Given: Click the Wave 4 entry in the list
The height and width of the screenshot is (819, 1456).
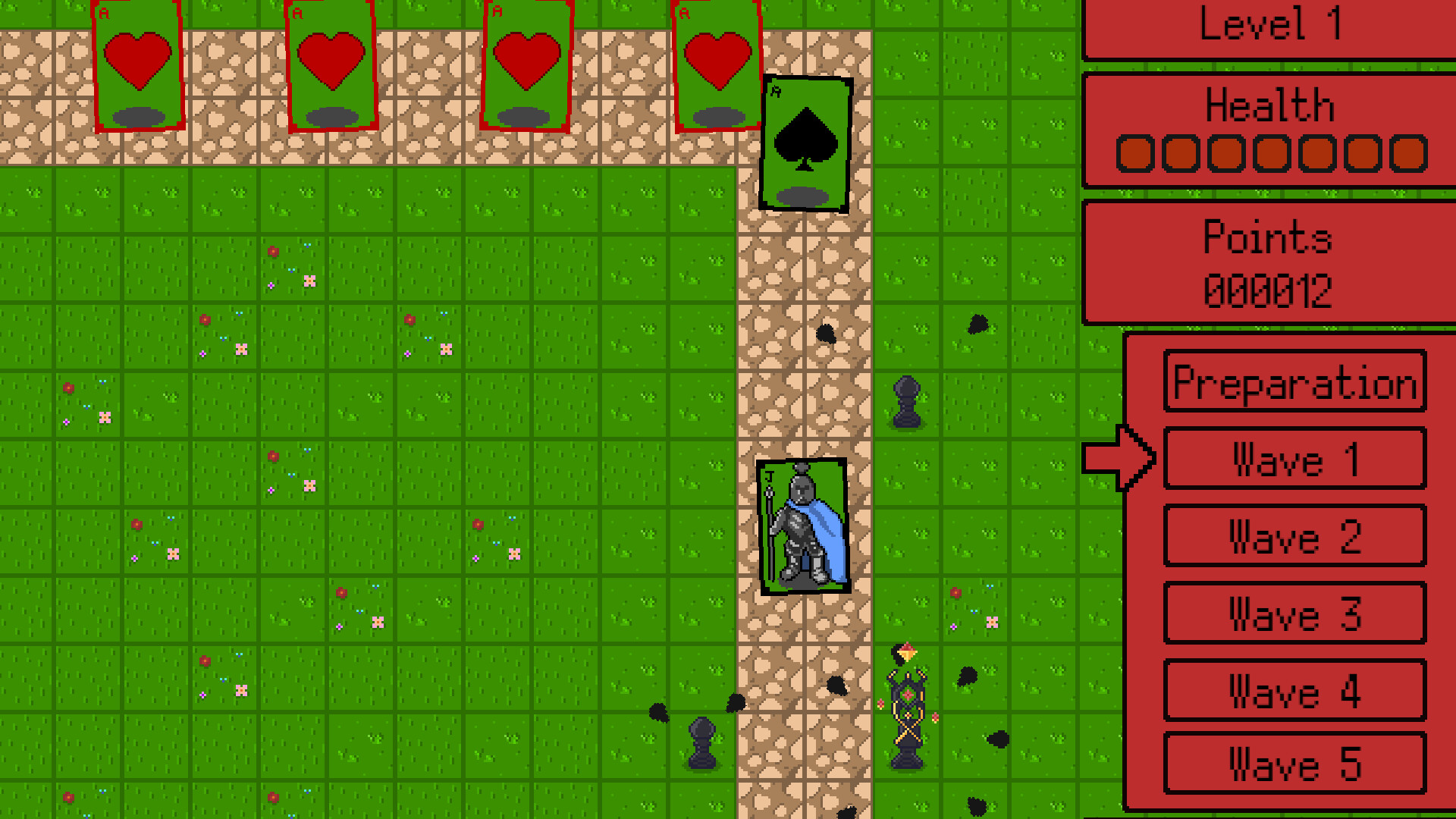Looking at the screenshot, I should pyautogui.click(x=1294, y=690).
